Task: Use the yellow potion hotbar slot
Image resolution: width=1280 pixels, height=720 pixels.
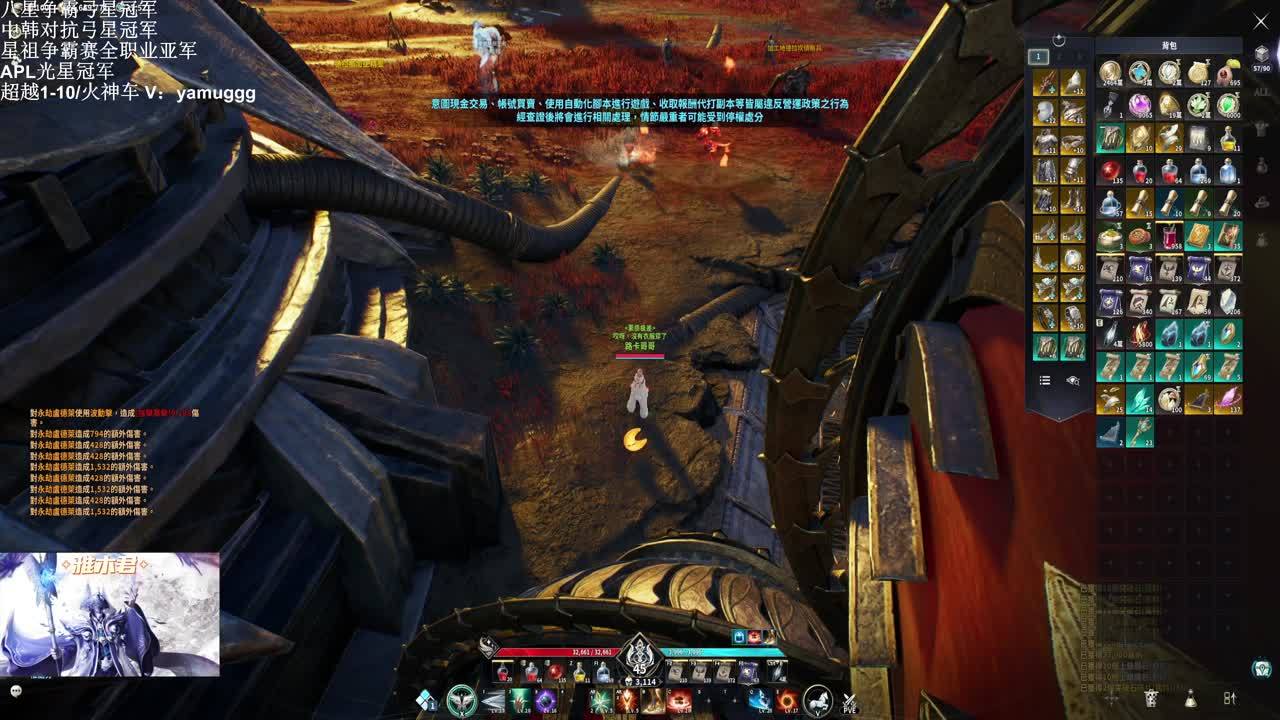Action: 580,672
